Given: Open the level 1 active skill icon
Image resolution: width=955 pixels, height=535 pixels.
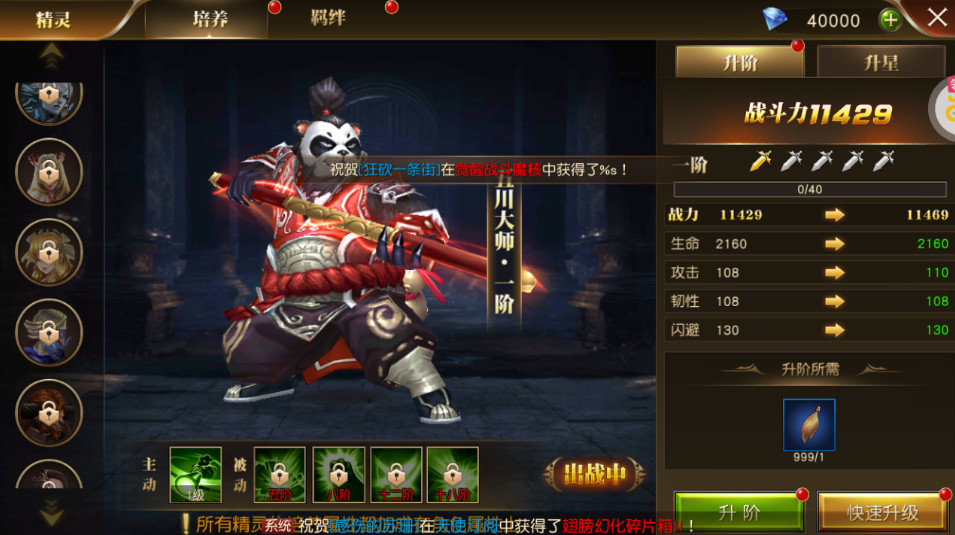Looking at the screenshot, I should (195, 473).
